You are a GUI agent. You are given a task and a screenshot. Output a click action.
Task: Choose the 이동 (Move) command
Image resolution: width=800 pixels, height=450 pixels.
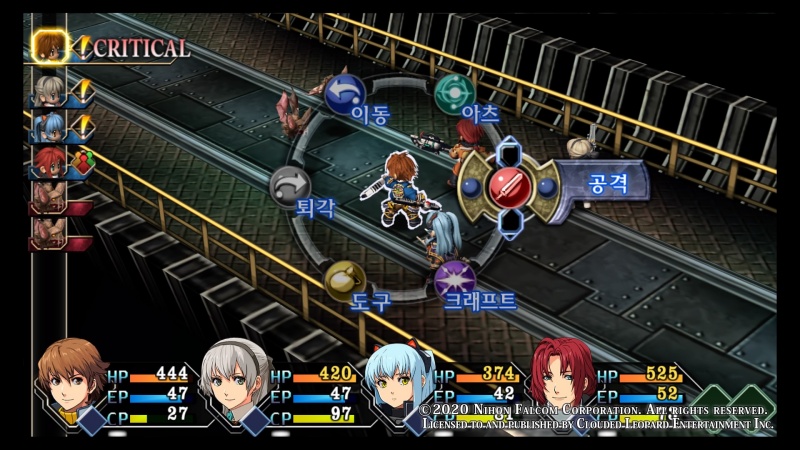(345, 92)
